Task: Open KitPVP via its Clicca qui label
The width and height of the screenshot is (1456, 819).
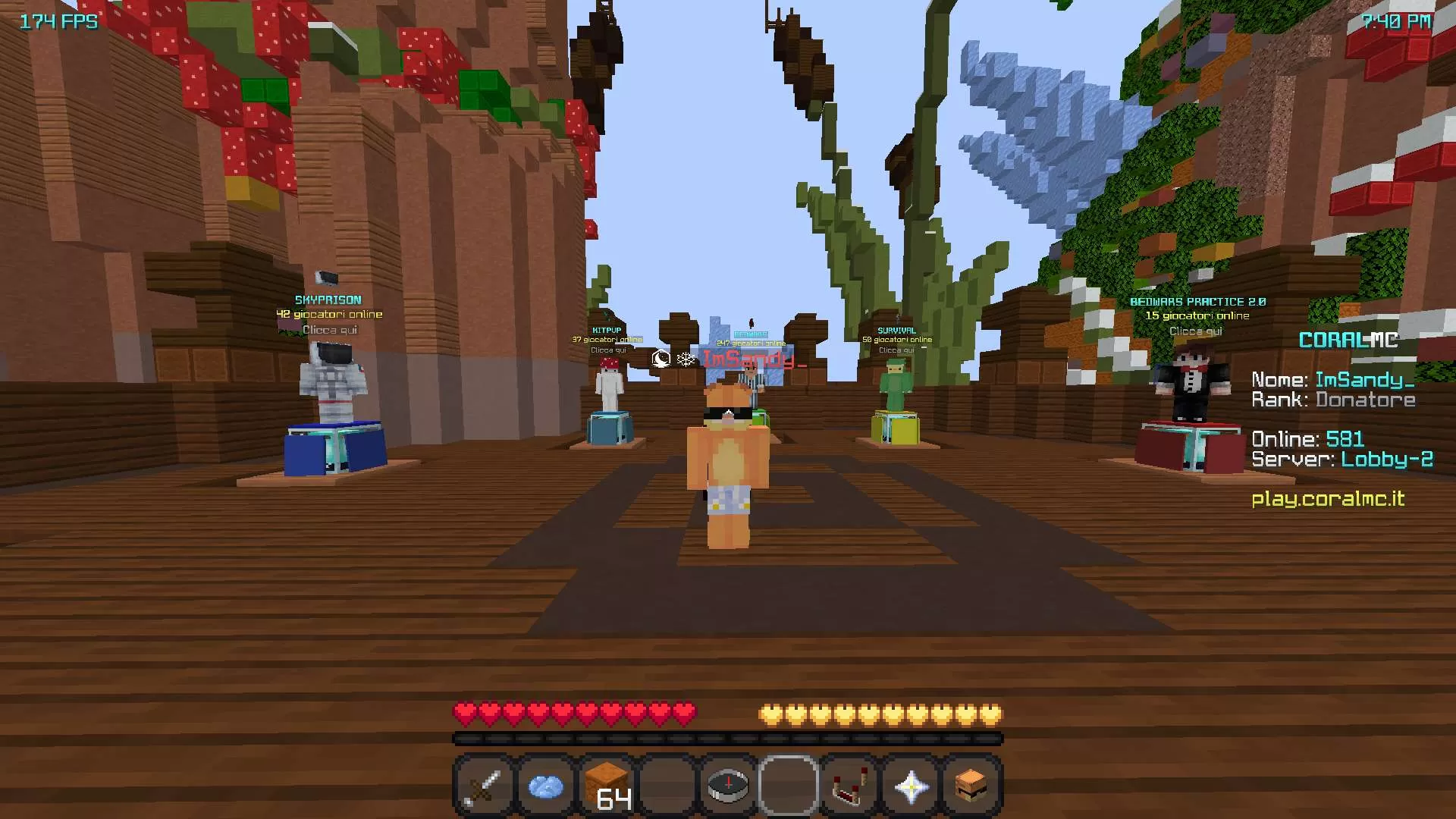Action: pos(610,351)
